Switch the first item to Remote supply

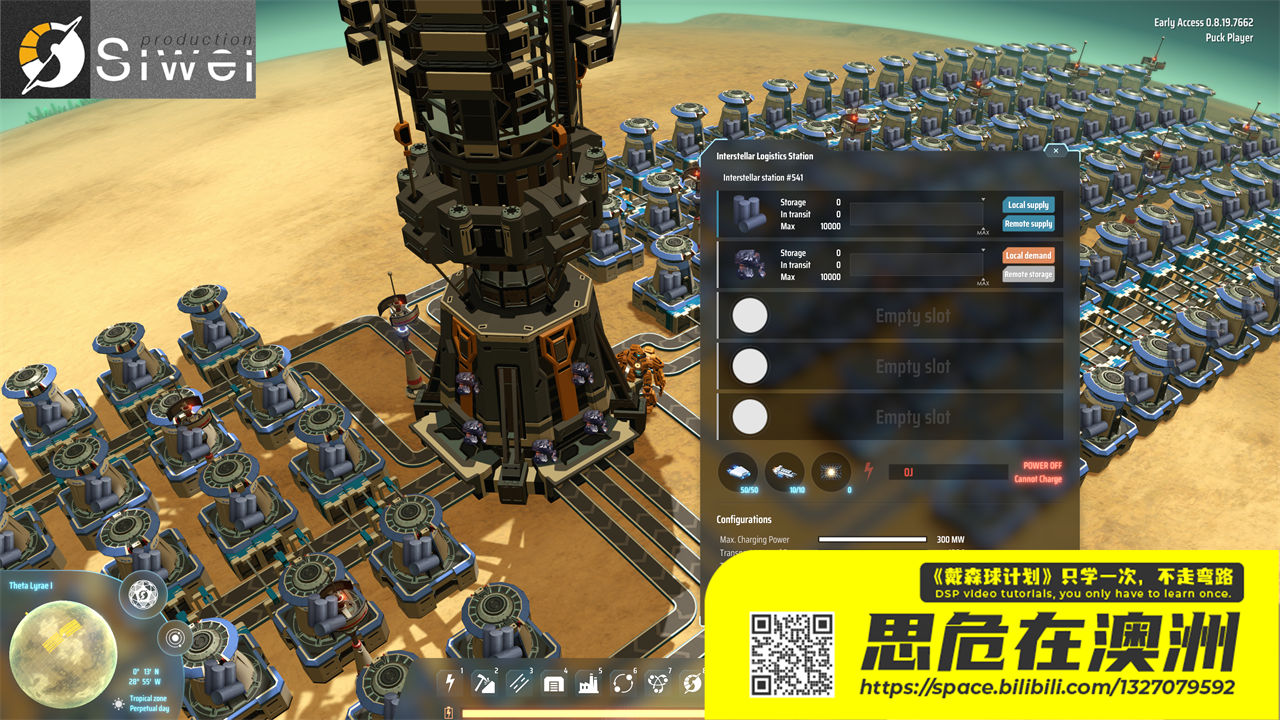1029,223
